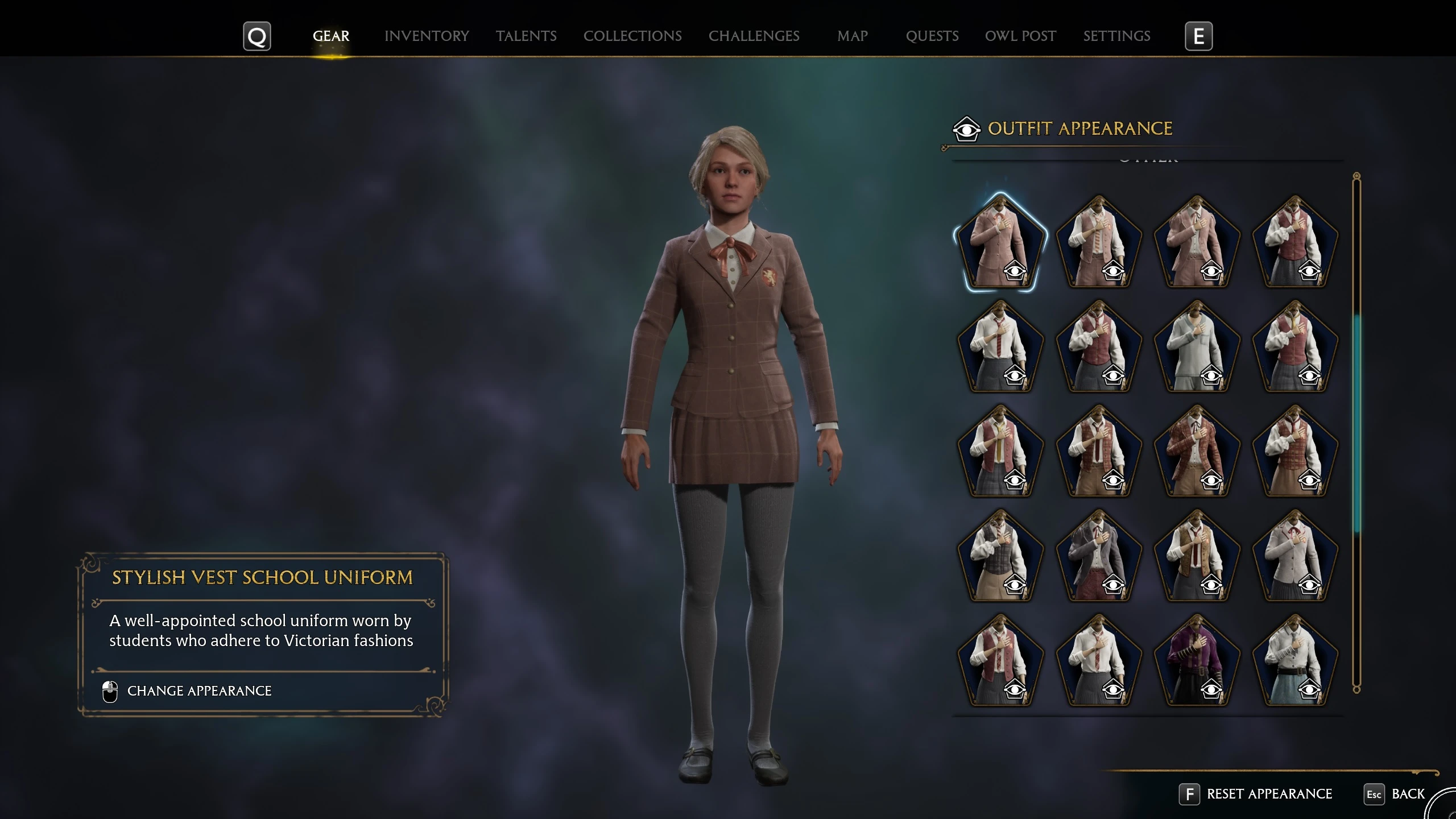
Task: Open the Settings menu
Action: pyautogui.click(x=1116, y=36)
